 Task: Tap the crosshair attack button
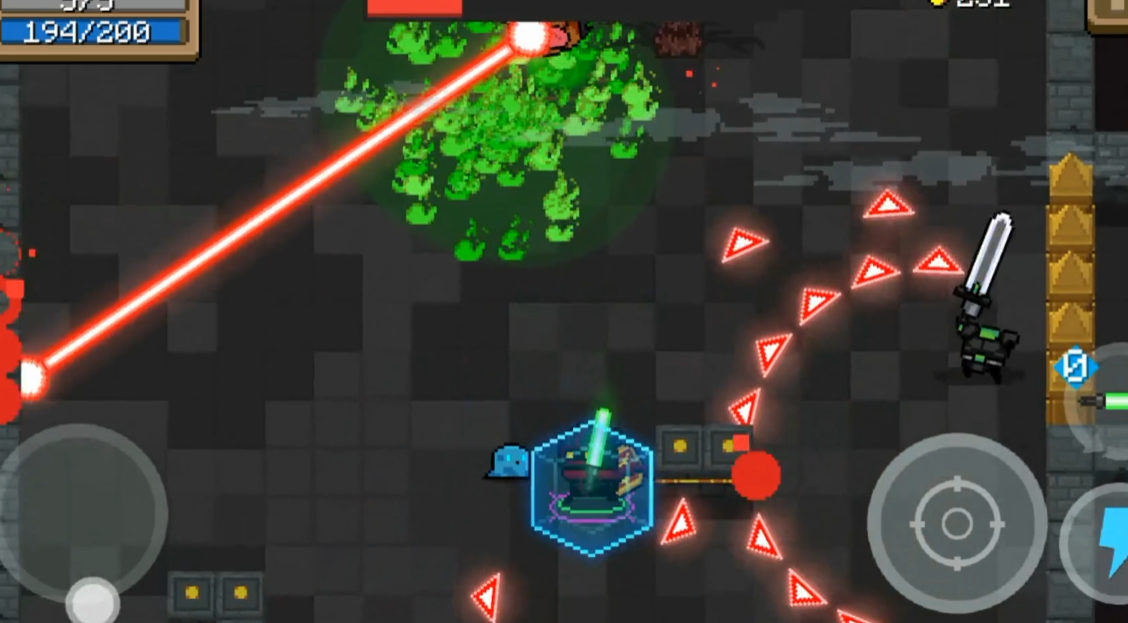(956, 521)
